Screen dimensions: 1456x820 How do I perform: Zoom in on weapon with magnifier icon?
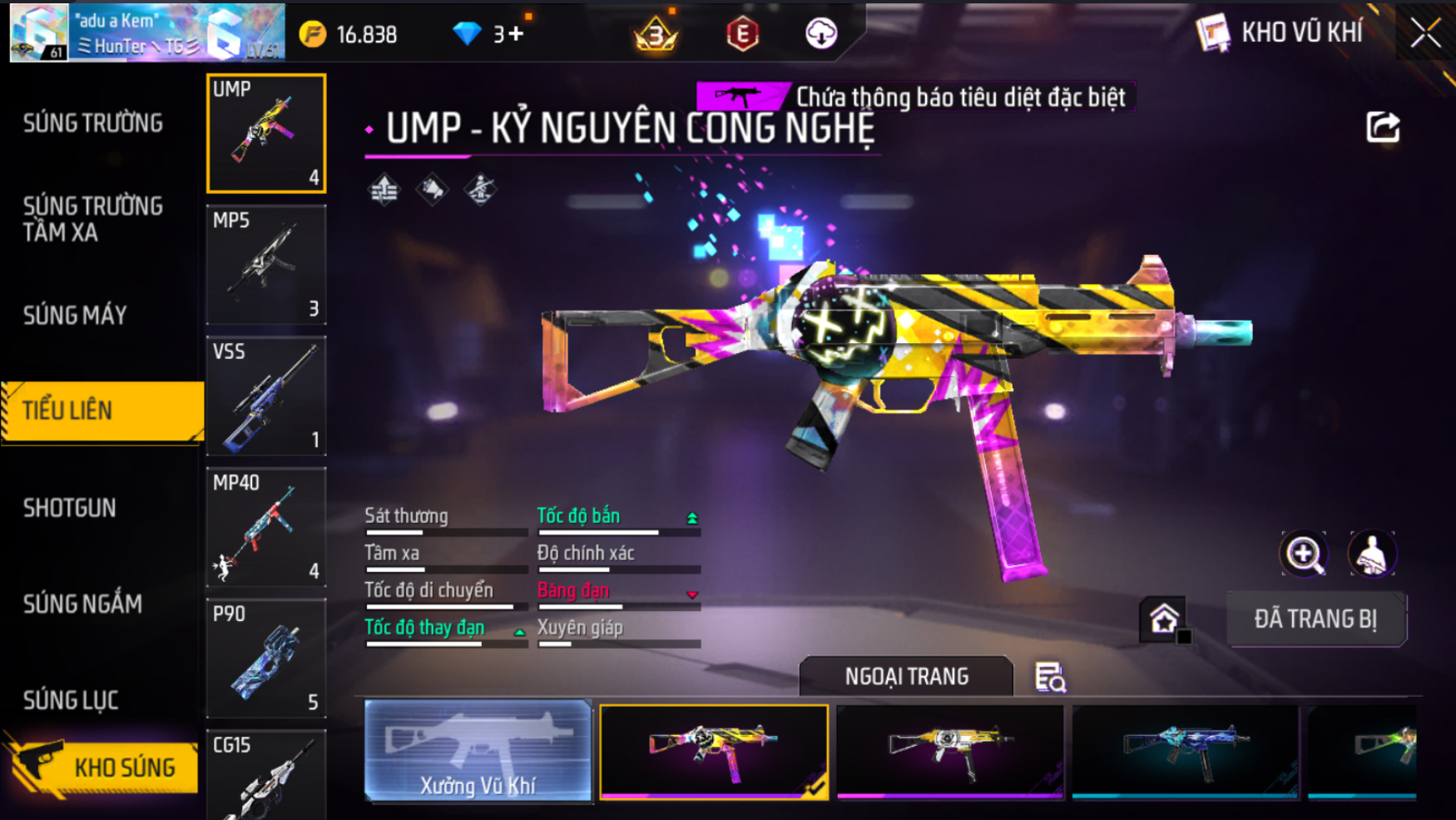[x=1303, y=554]
